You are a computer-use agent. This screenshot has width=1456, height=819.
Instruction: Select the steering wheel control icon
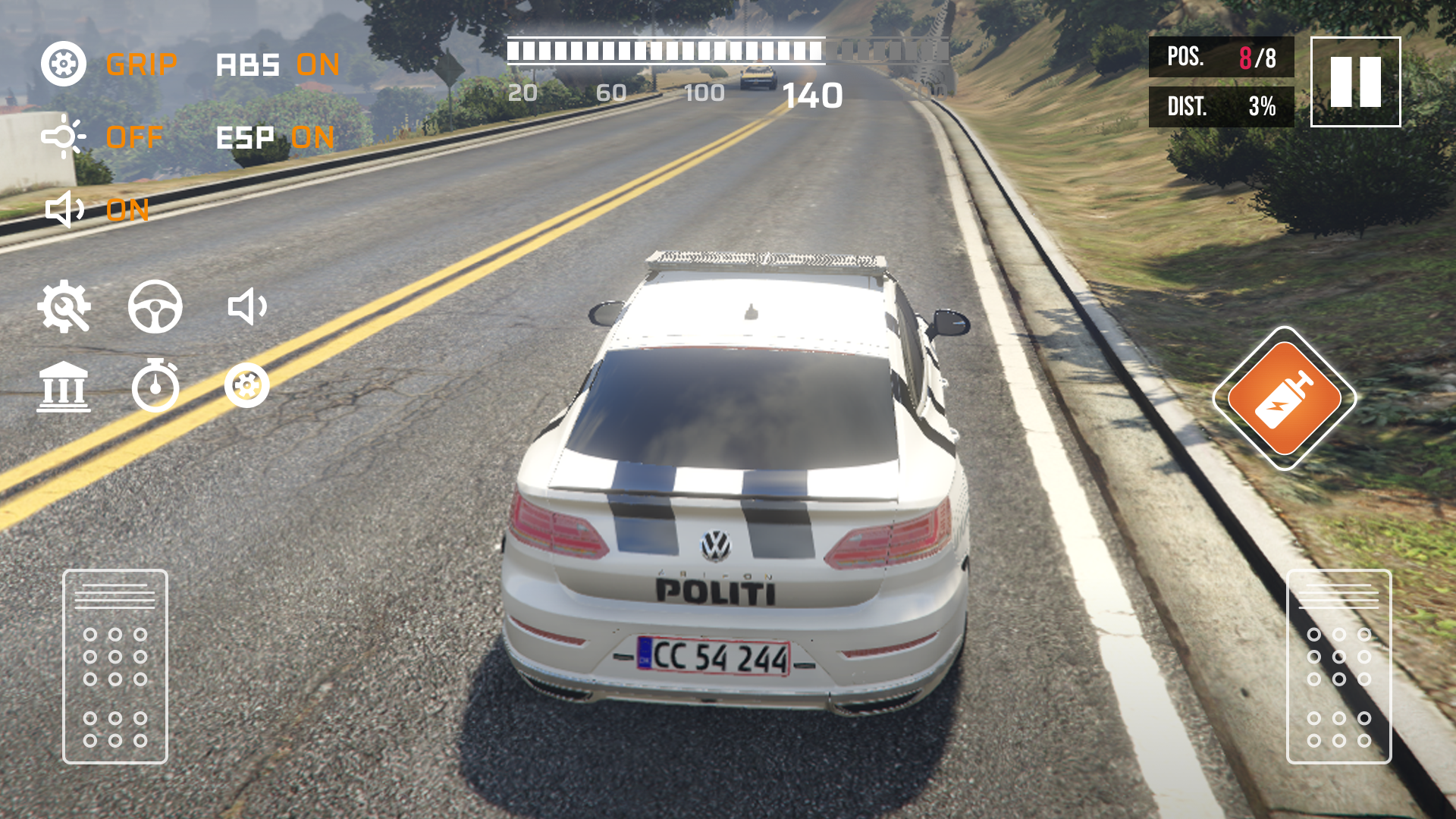155,307
